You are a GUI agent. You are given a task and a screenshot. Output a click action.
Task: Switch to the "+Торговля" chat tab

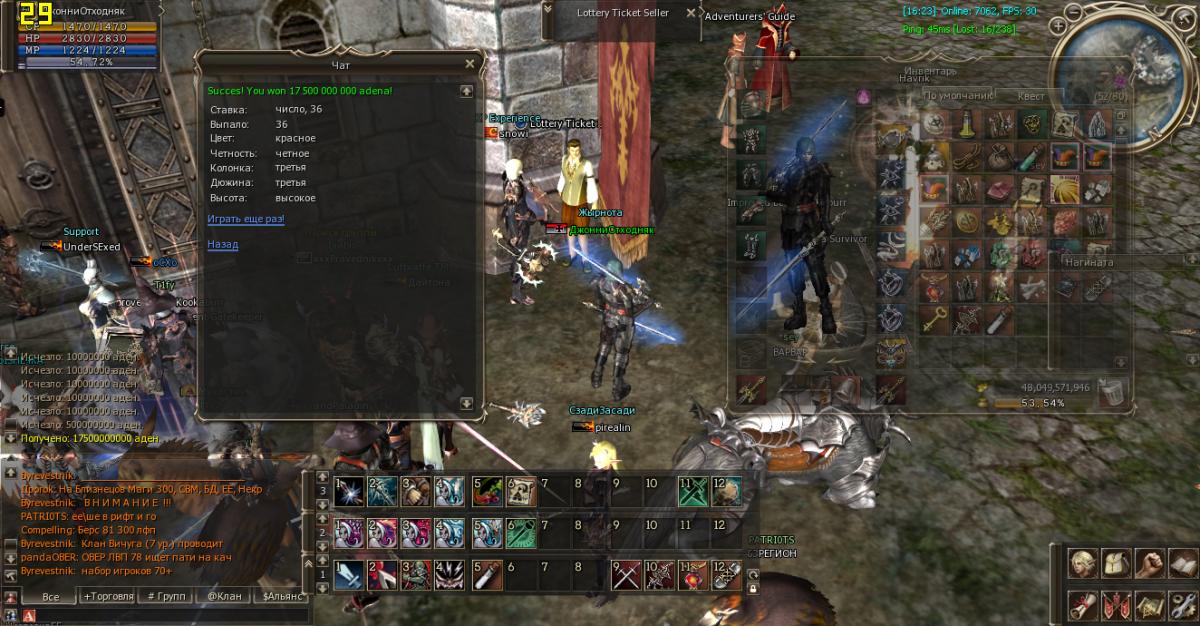click(x=108, y=596)
